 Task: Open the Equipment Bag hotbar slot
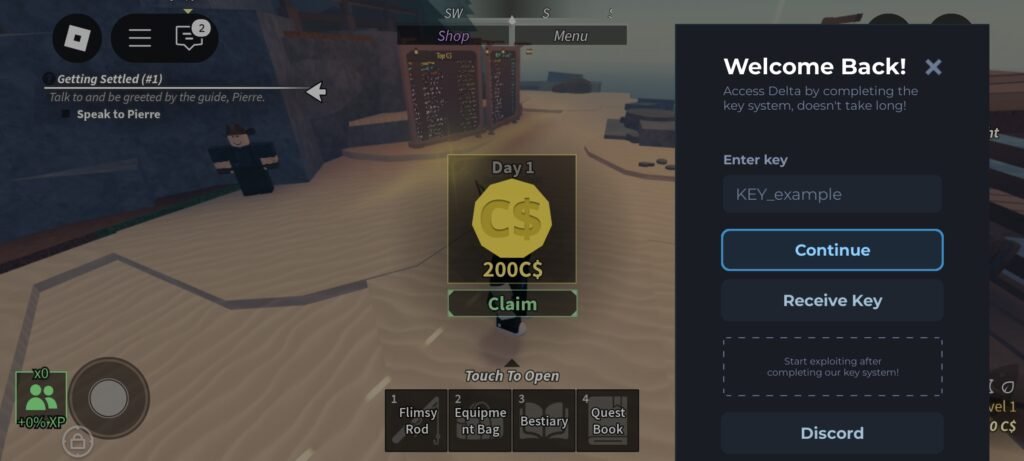[480, 421]
